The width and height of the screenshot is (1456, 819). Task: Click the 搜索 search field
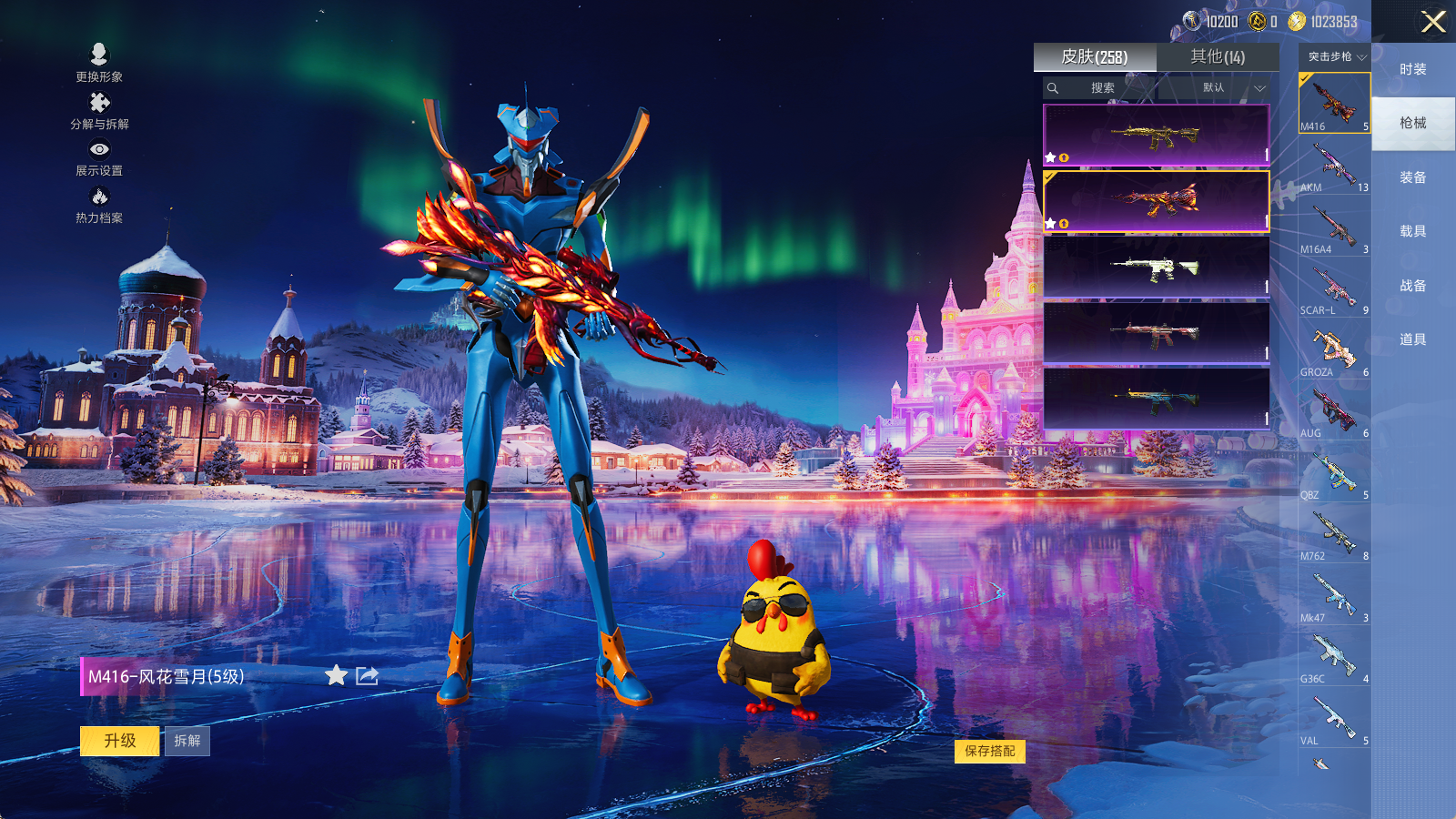tap(1102, 88)
